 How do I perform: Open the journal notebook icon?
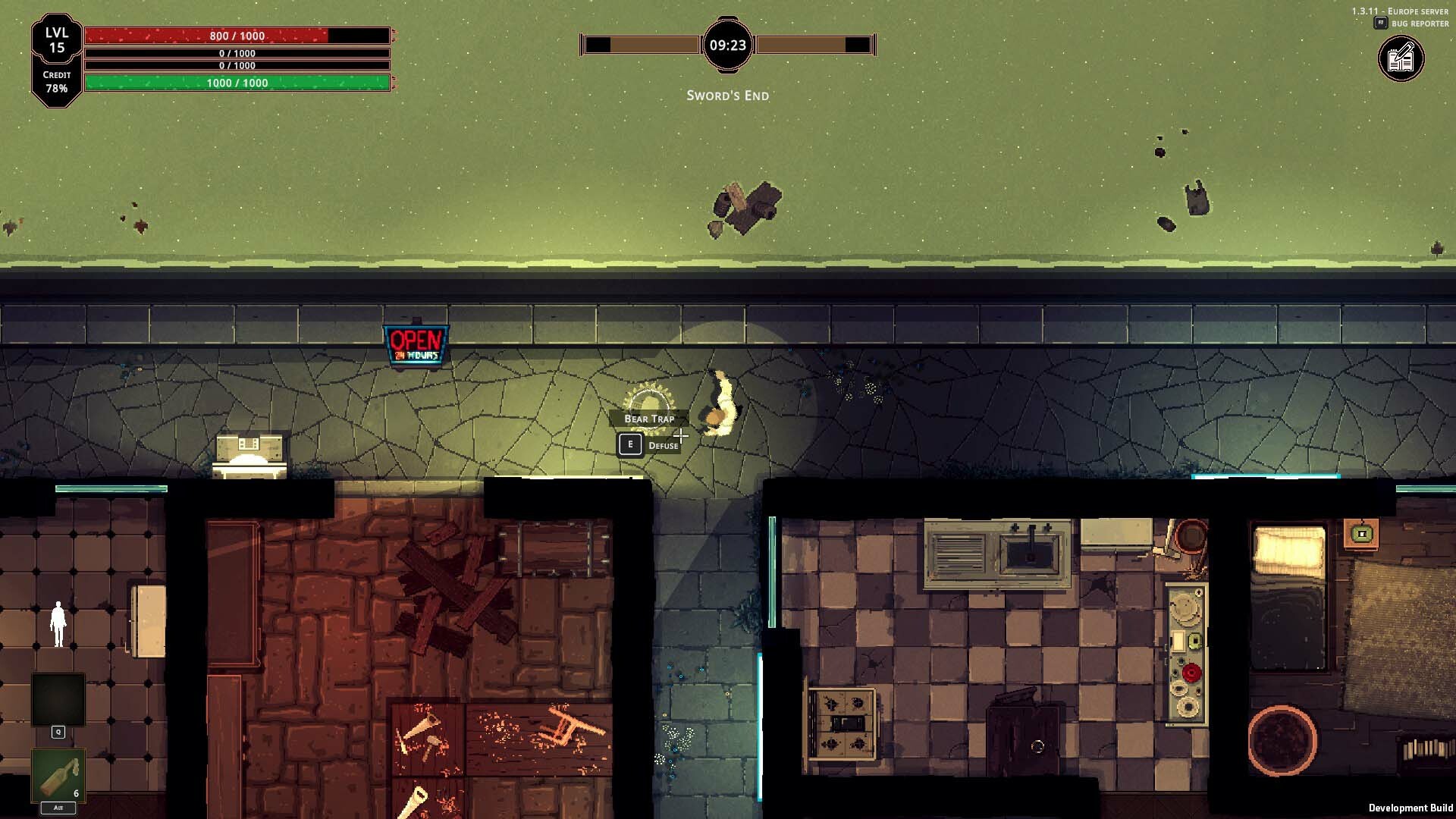pyautogui.click(x=1401, y=59)
